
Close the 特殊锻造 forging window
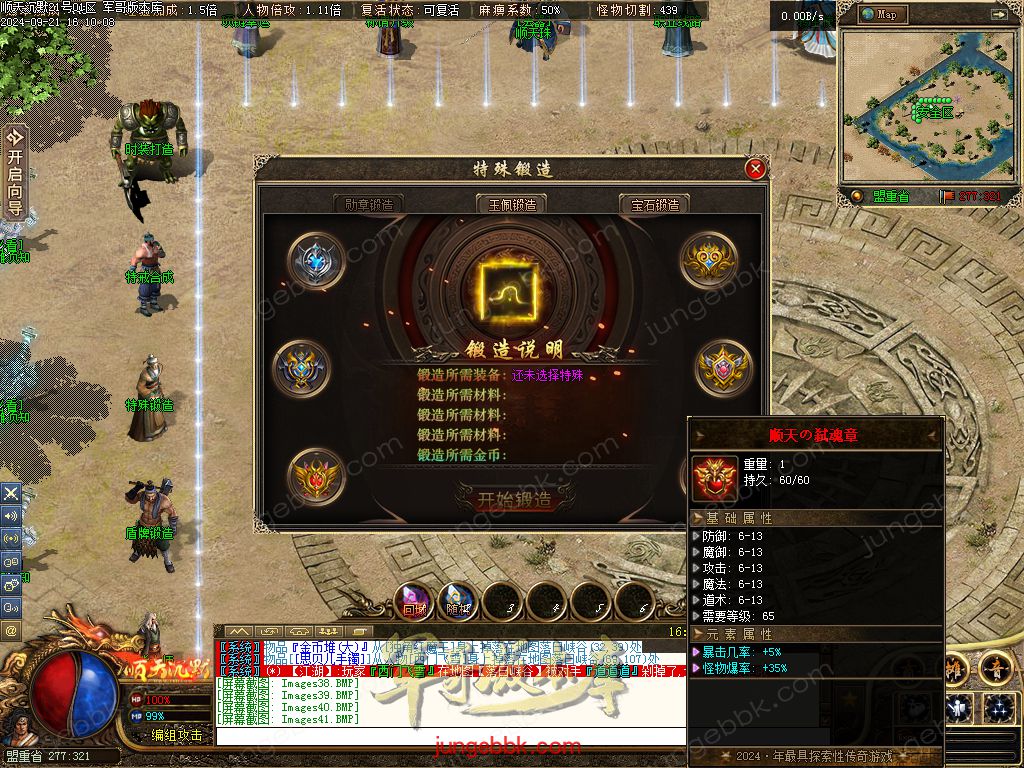(756, 169)
